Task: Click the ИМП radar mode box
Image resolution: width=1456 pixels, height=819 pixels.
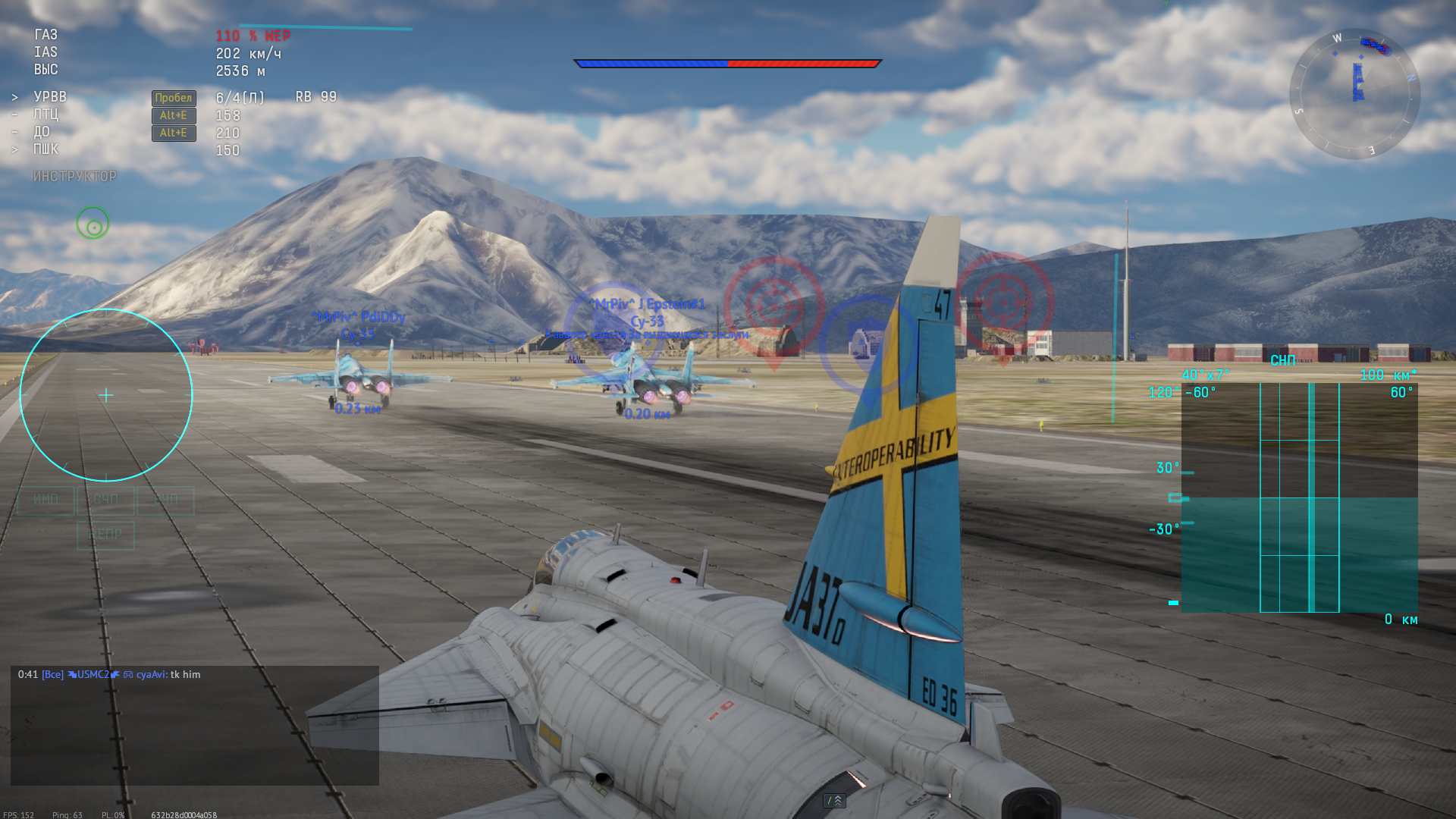Action: click(45, 500)
